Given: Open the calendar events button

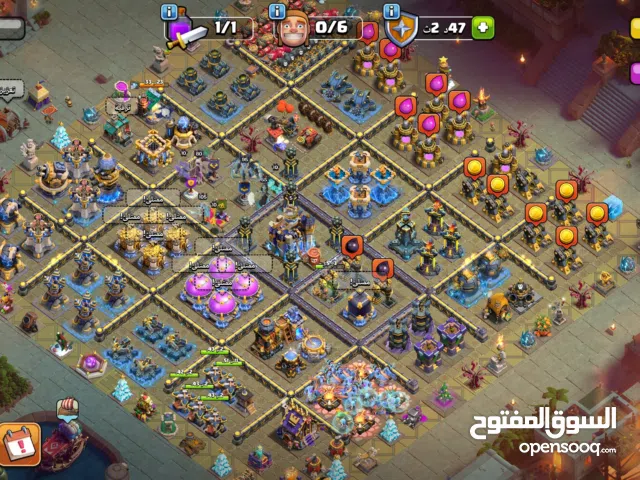Looking at the screenshot, I should tap(20, 440).
